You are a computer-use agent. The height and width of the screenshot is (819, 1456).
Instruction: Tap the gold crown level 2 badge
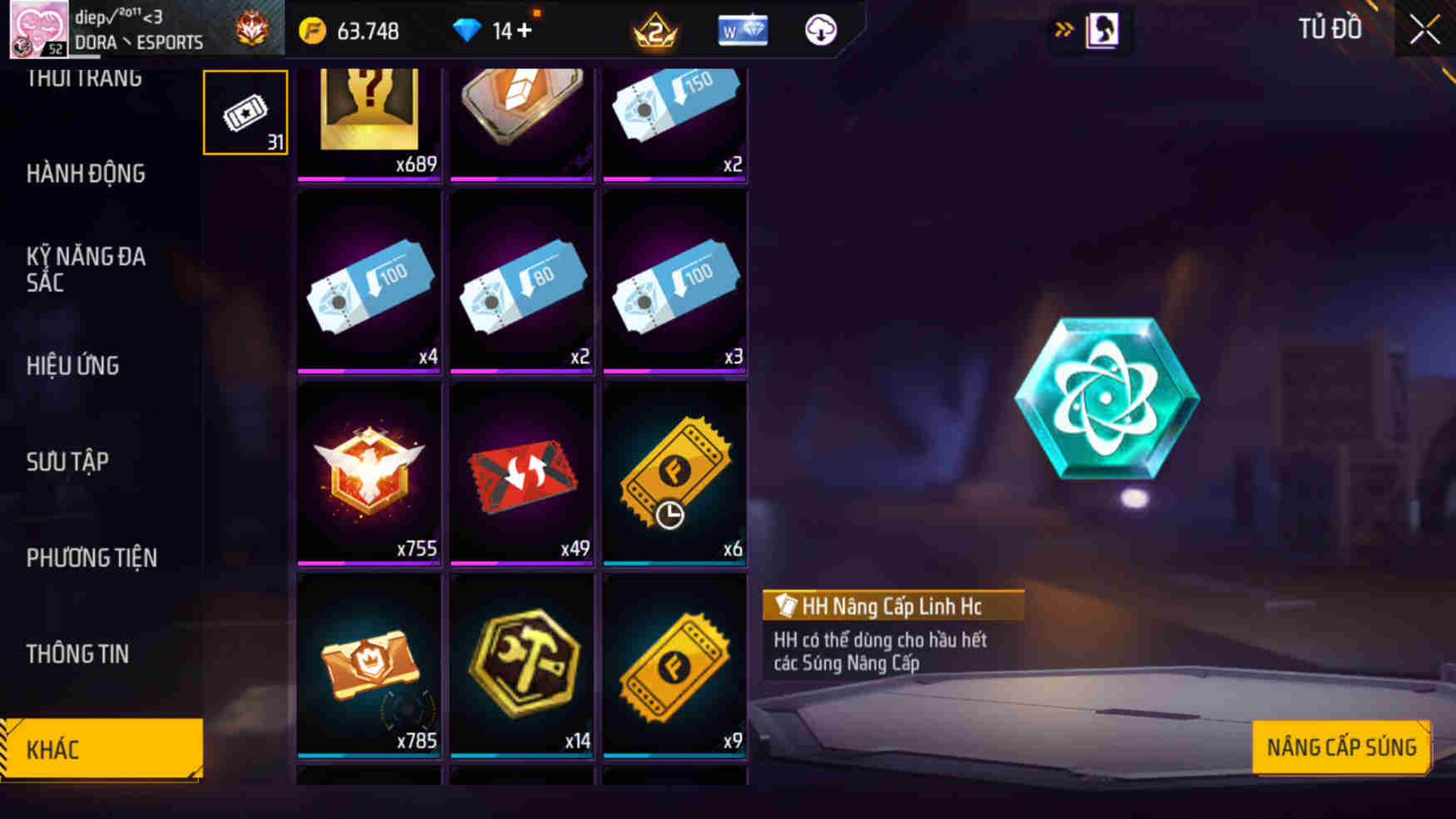654,31
